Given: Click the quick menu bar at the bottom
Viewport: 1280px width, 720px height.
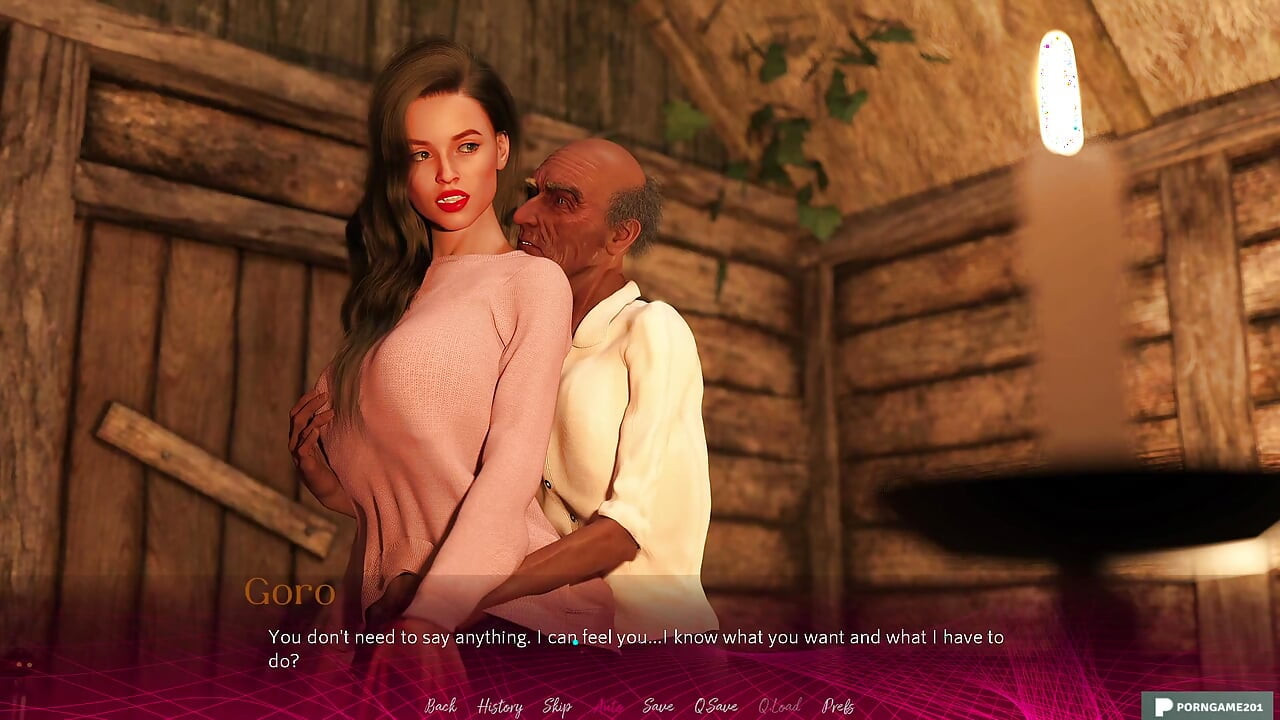Looking at the screenshot, I should point(640,707).
